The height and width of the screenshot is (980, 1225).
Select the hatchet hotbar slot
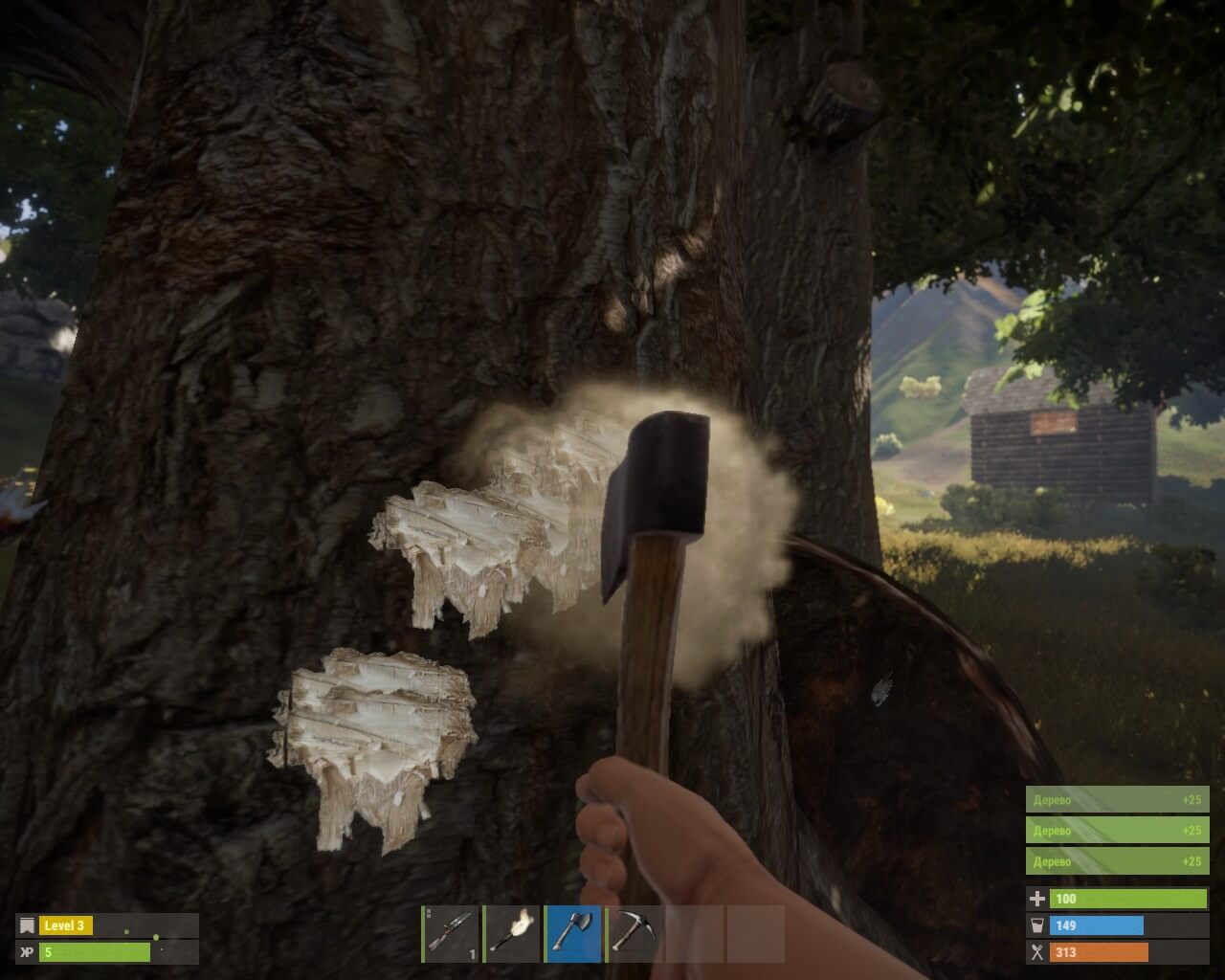(573, 933)
